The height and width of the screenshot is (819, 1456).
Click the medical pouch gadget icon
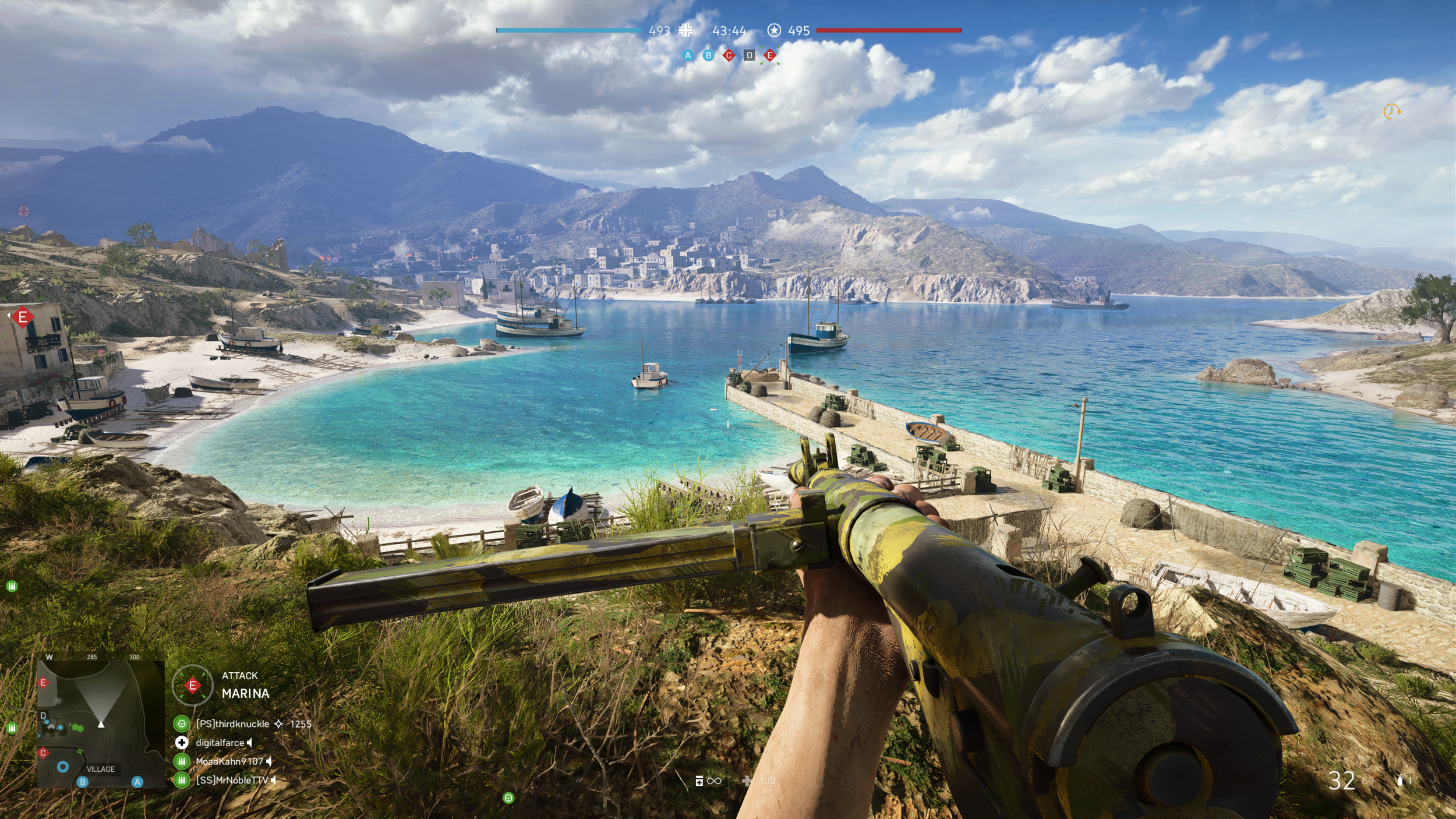pyautogui.click(x=699, y=781)
